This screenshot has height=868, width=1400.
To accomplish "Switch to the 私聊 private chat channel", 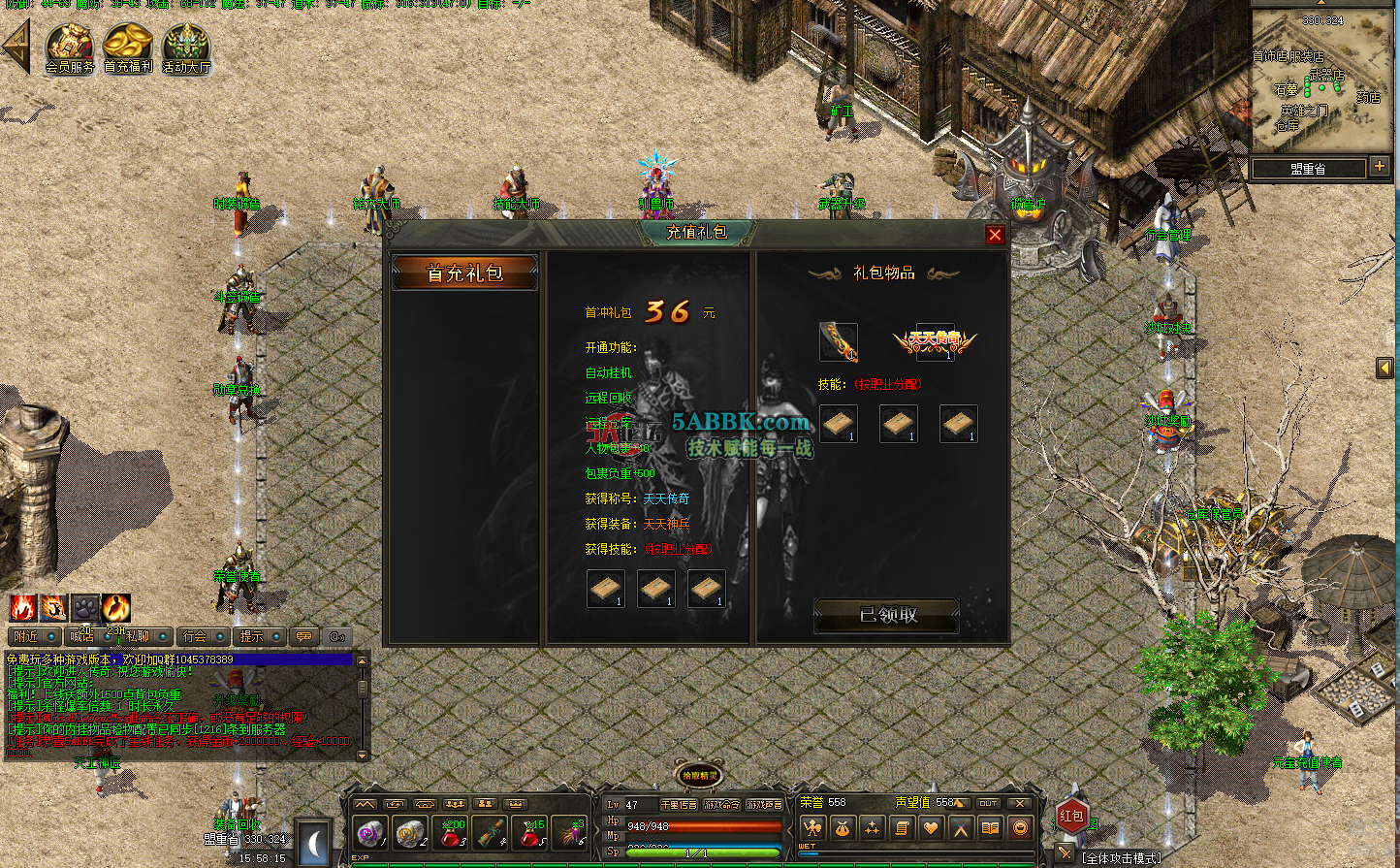I will (139, 637).
